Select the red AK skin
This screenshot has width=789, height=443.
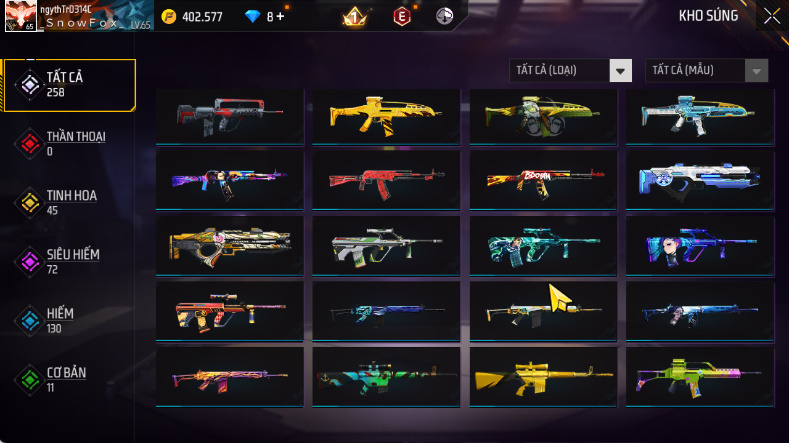click(x=385, y=179)
